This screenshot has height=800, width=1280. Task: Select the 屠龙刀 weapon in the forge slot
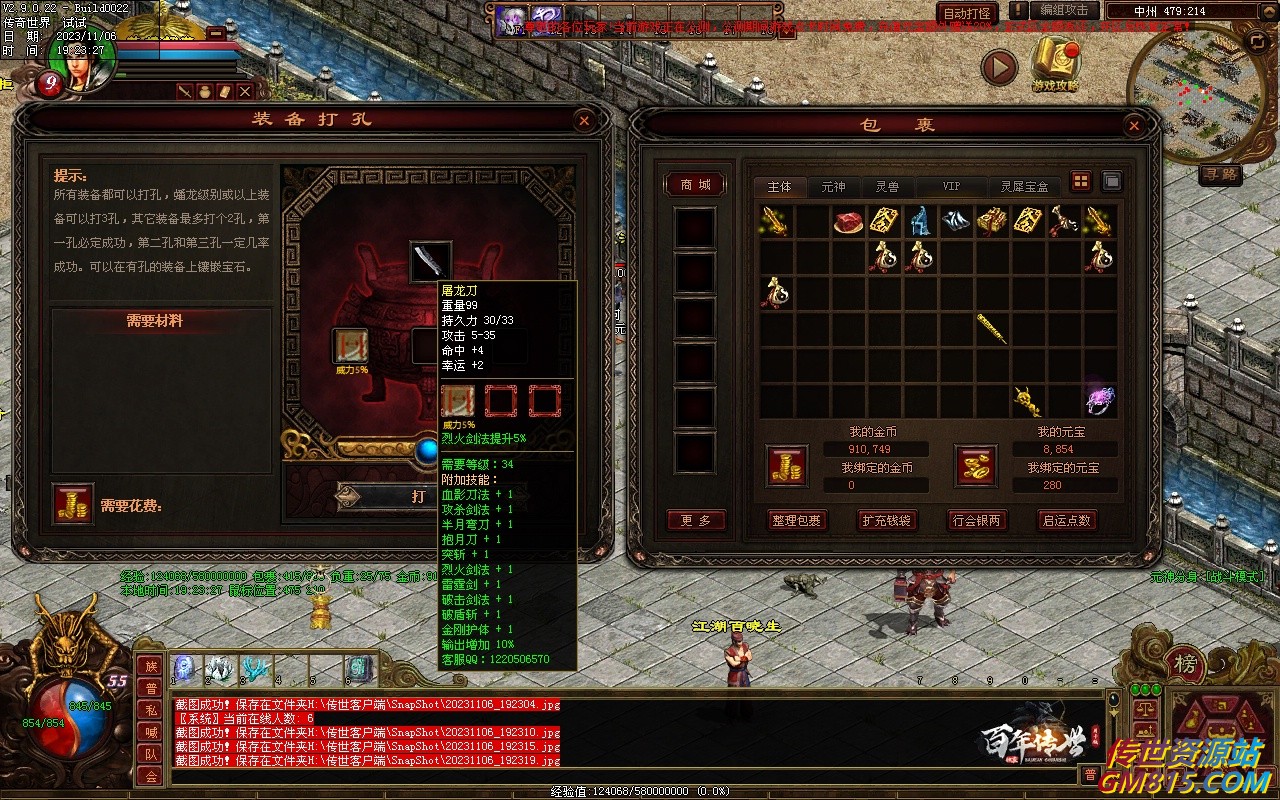point(431,260)
